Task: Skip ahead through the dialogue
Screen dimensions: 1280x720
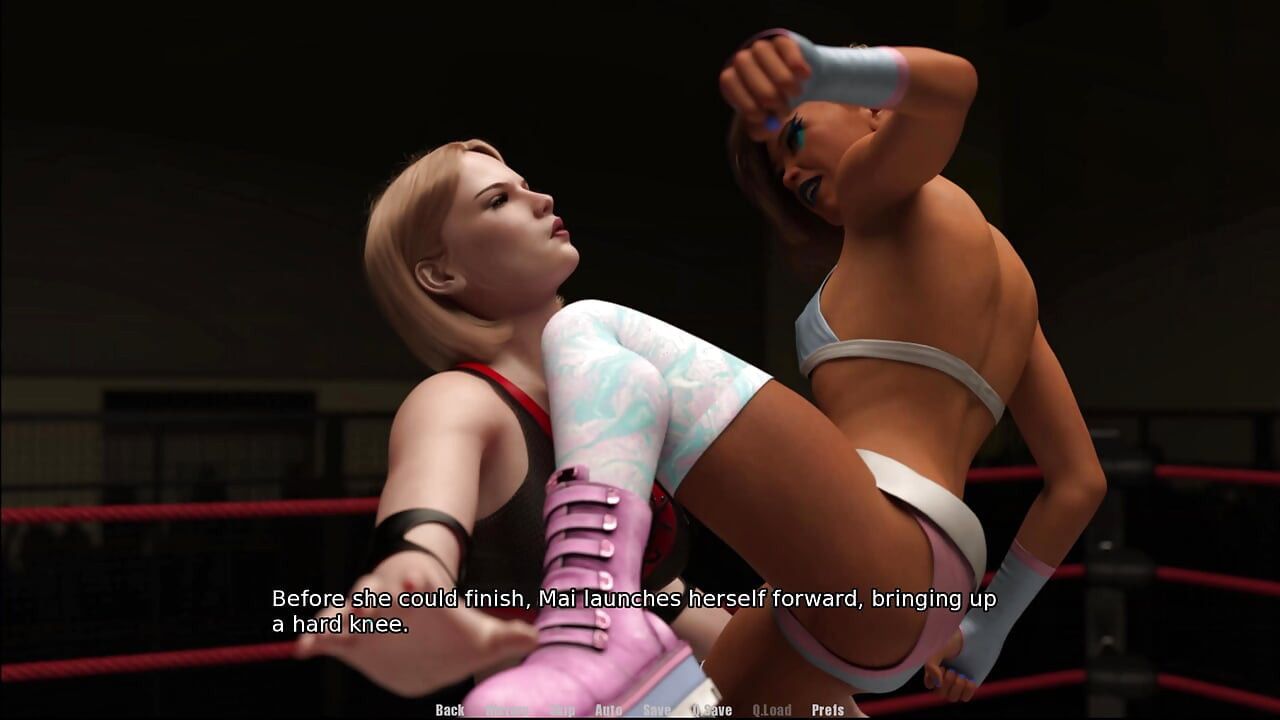Action: point(562,710)
